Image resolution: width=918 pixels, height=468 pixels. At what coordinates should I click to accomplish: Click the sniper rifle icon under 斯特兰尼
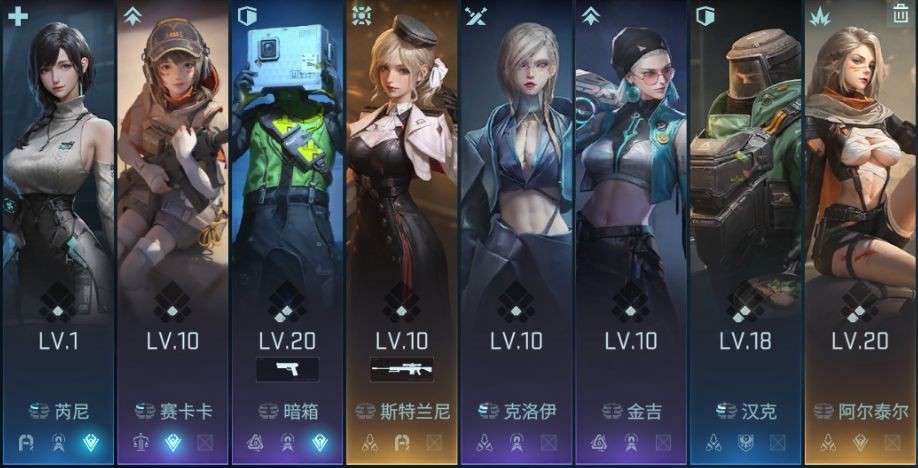click(x=402, y=369)
